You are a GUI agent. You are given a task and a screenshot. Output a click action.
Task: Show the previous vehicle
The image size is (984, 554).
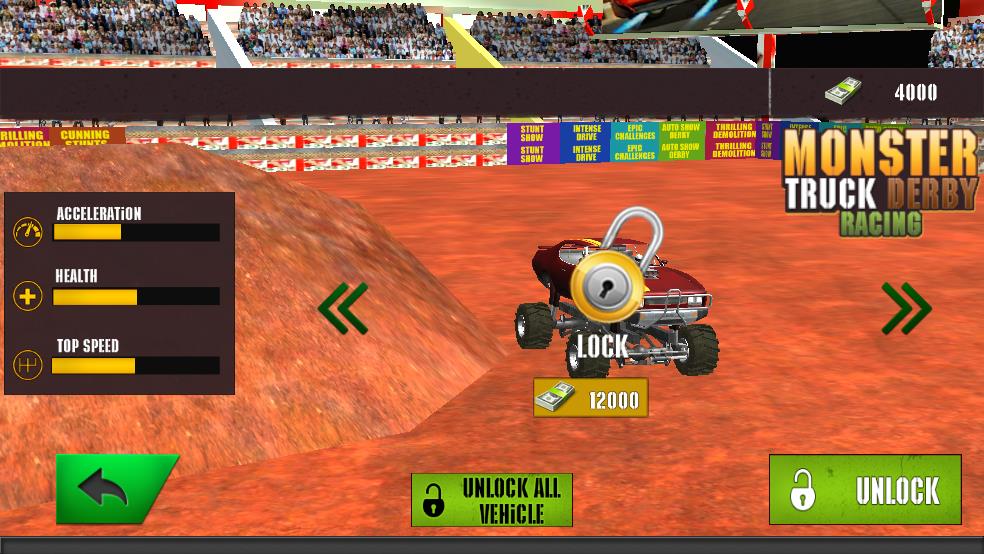(x=343, y=308)
